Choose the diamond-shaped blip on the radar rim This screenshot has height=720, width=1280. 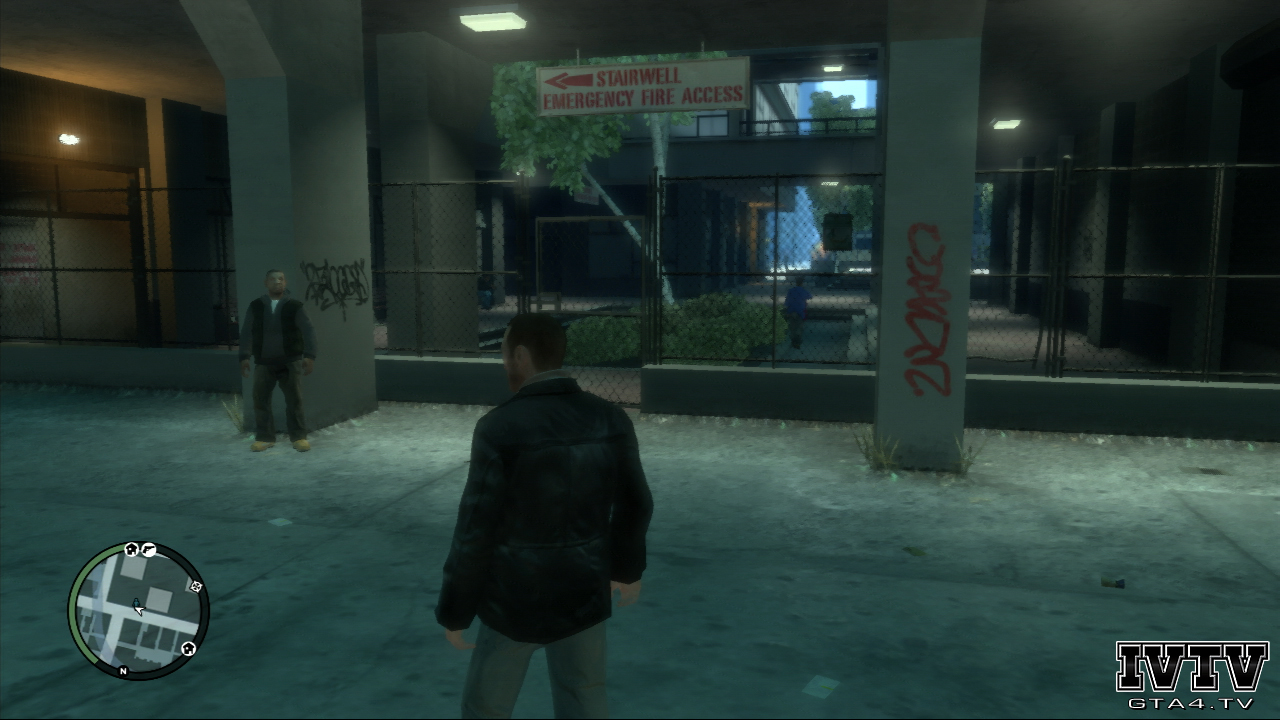(x=196, y=587)
